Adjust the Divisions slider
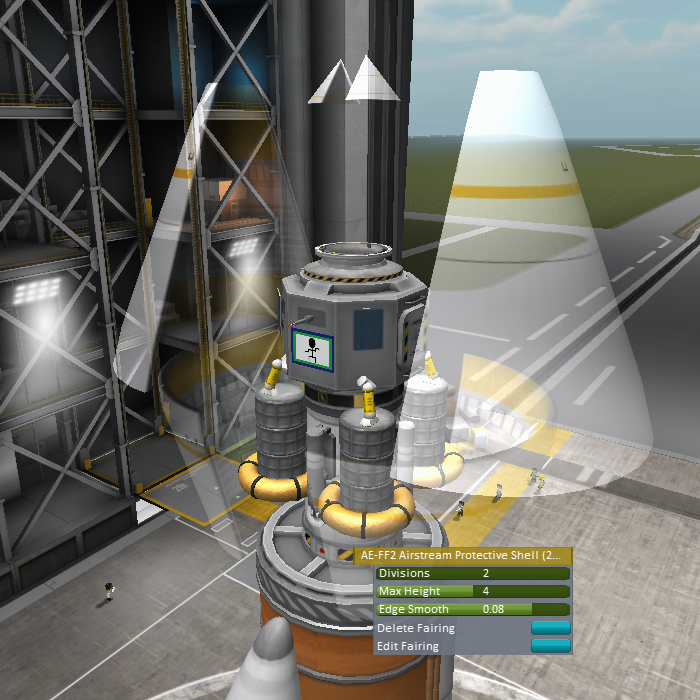 coord(472,574)
